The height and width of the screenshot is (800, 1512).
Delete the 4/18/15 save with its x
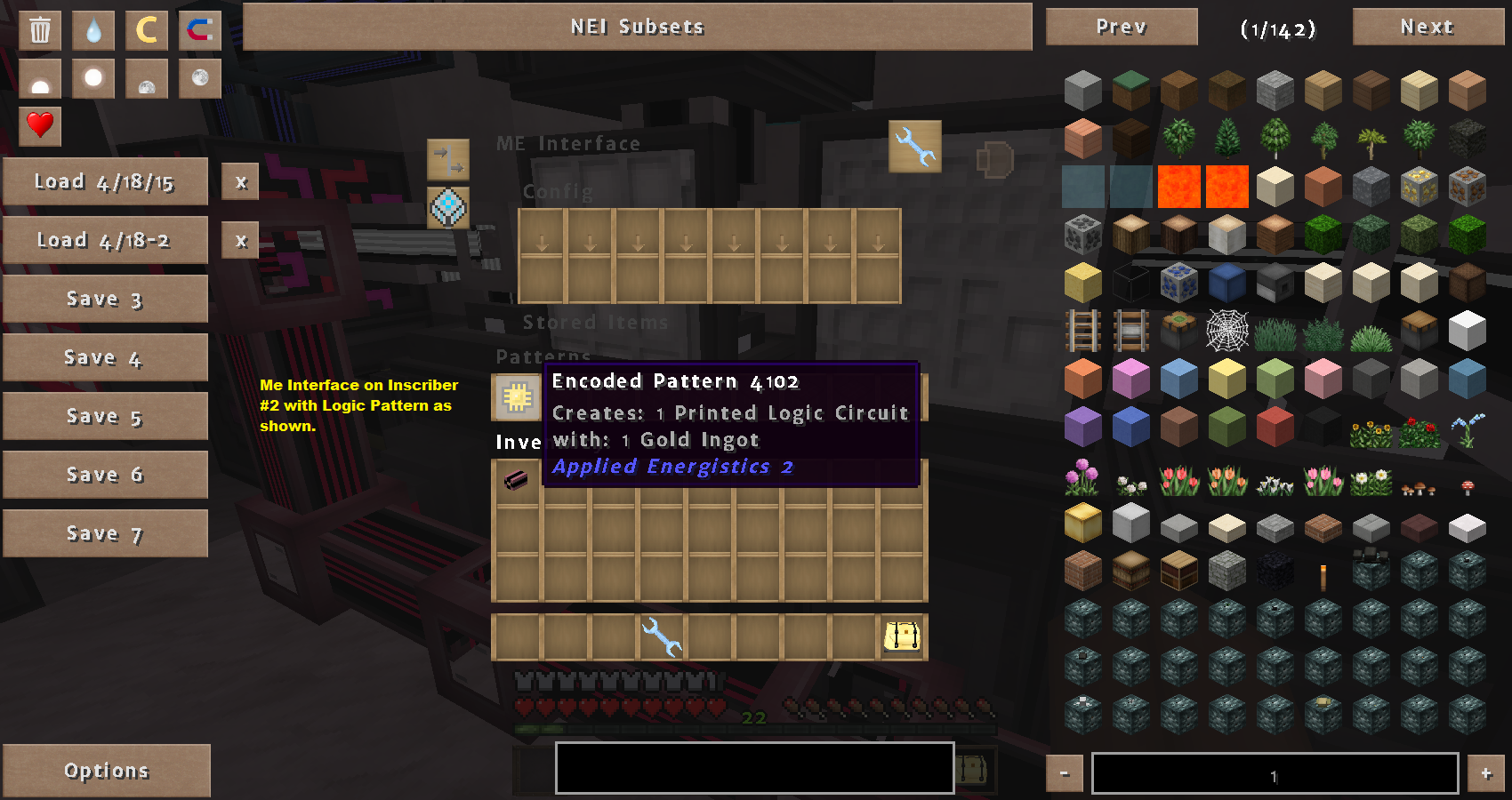240,182
